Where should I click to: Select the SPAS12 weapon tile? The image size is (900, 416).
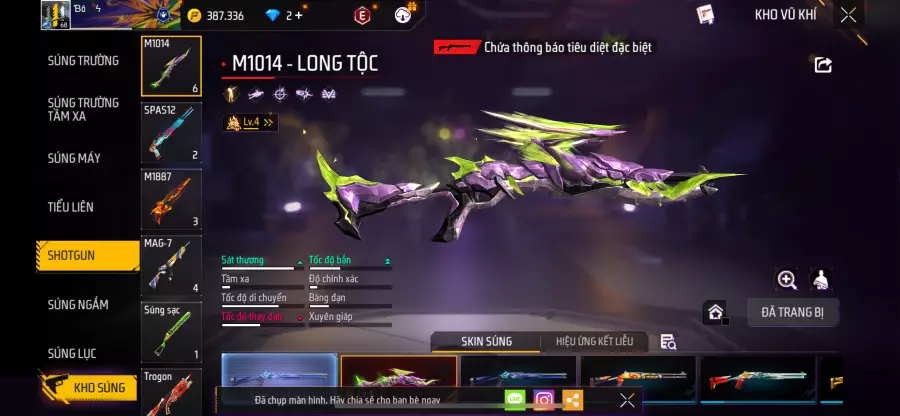[x=171, y=133]
